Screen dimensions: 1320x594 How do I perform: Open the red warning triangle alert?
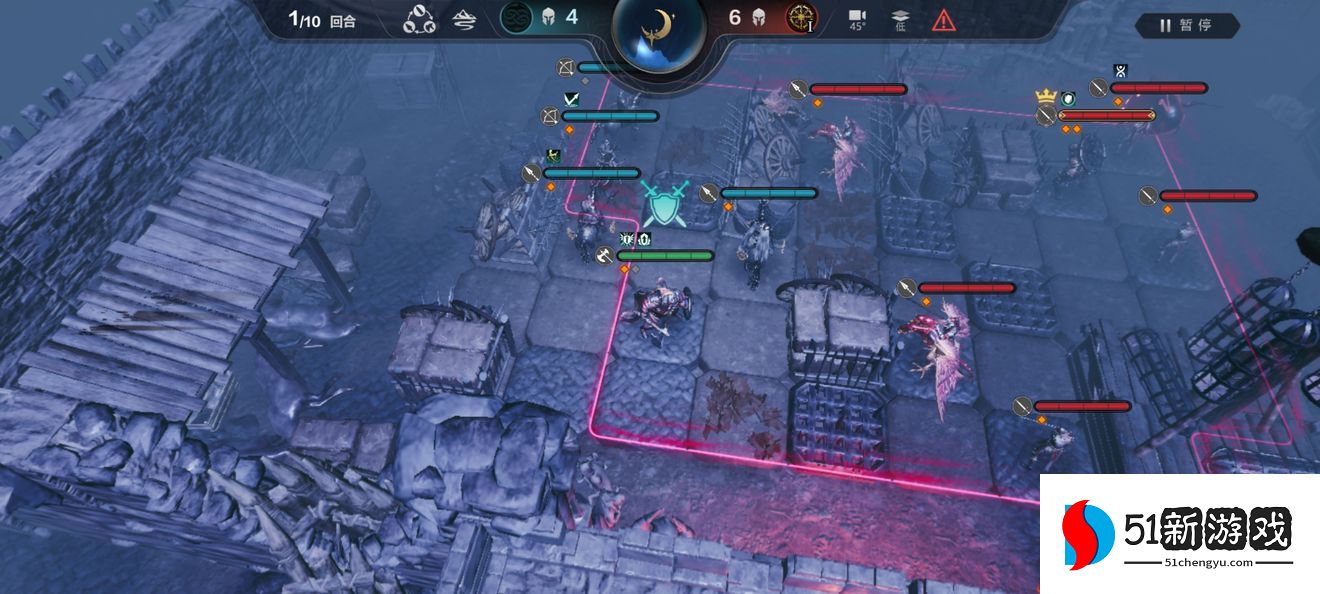click(943, 19)
